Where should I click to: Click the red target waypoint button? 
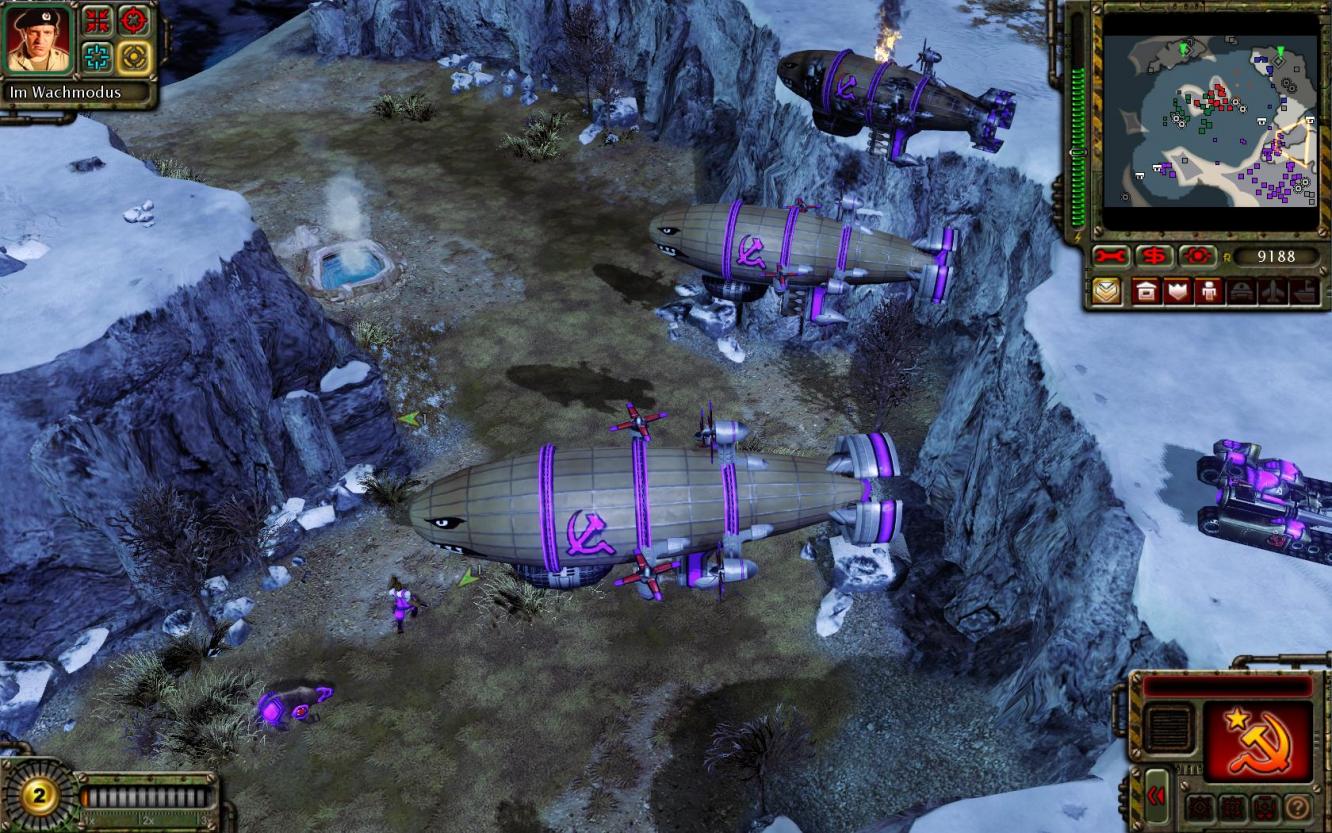click(1197, 256)
